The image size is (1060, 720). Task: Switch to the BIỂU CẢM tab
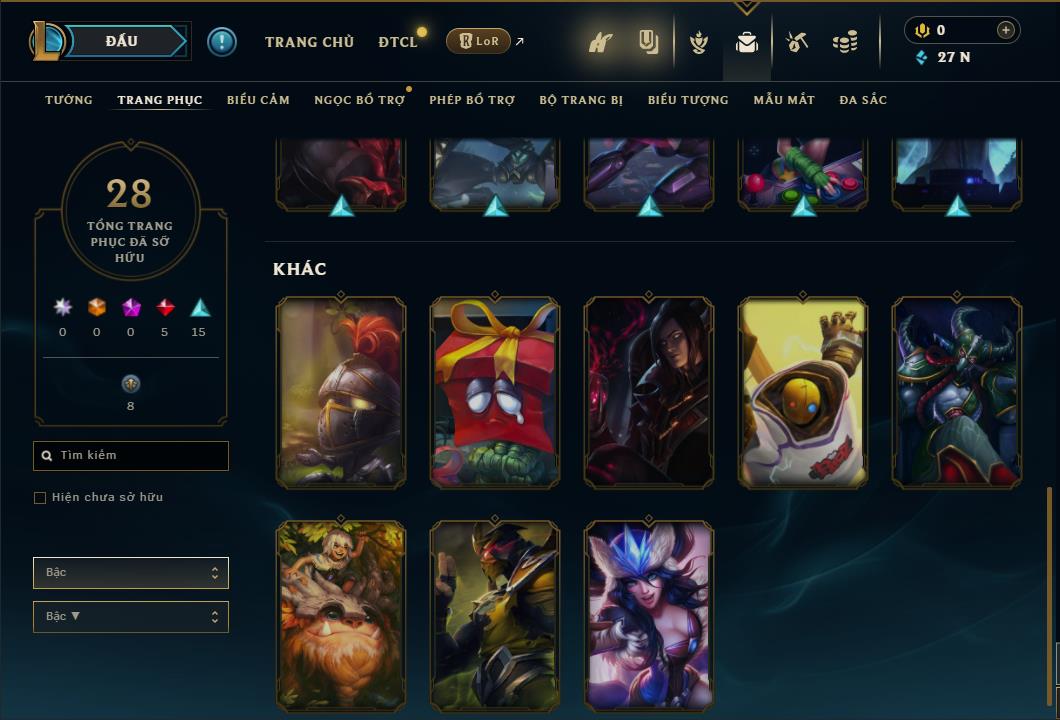tap(258, 100)
